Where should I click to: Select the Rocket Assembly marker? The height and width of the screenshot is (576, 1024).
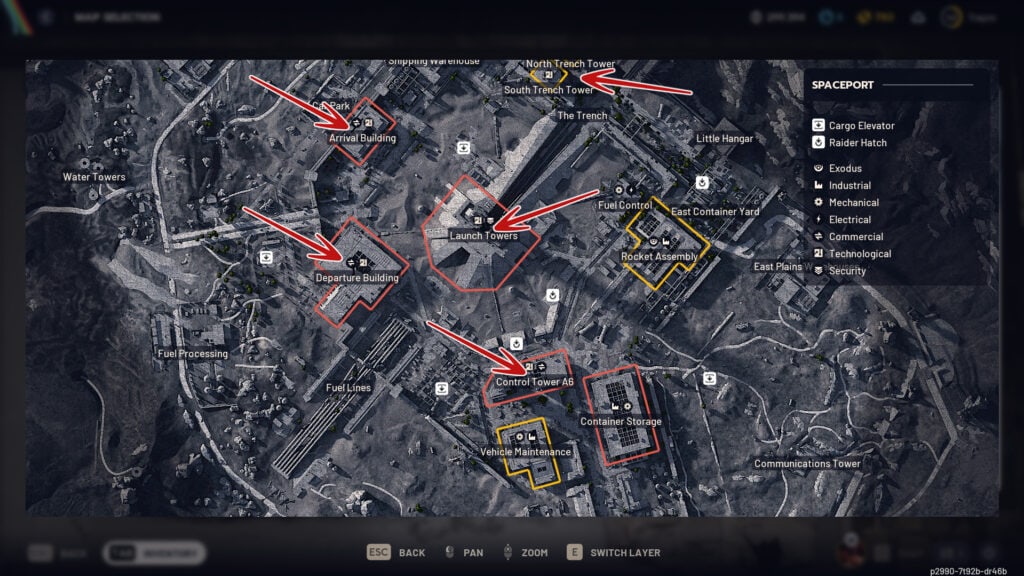(659, 256)
